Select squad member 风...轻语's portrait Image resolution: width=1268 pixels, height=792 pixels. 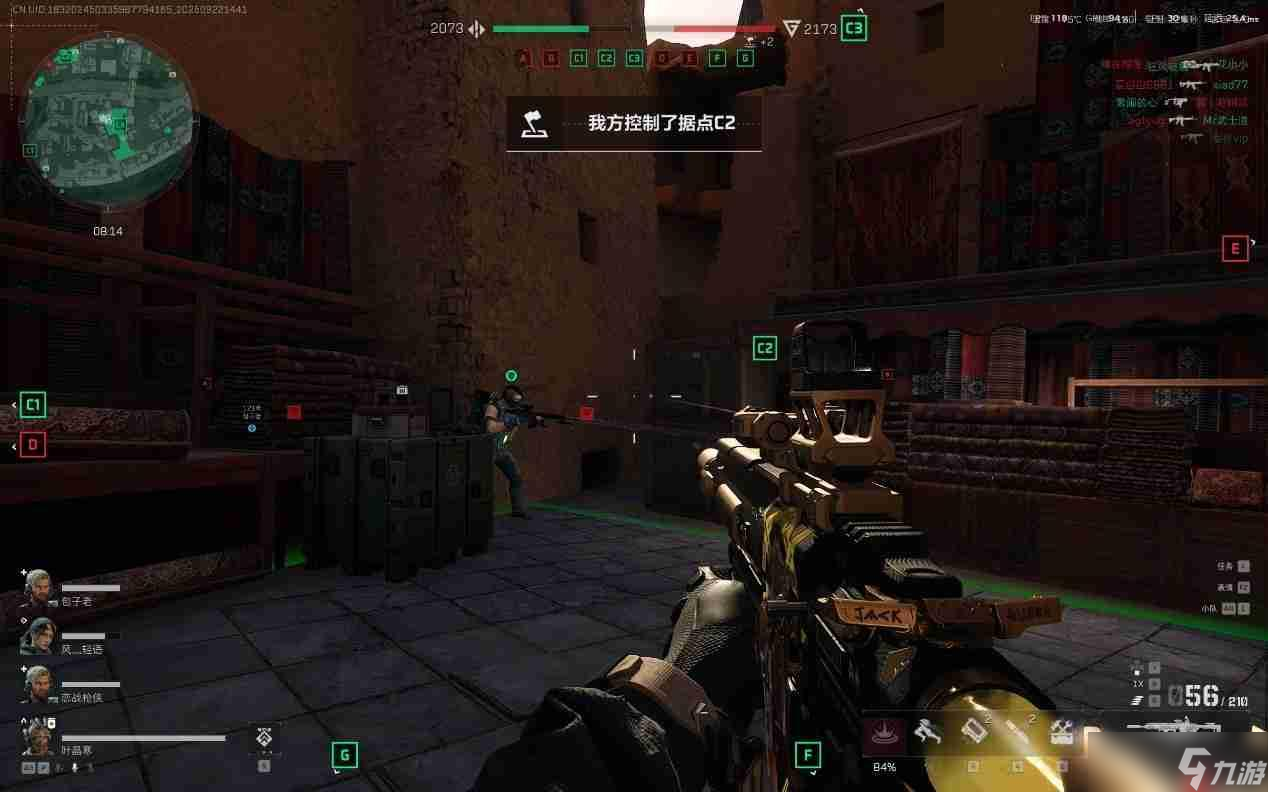coord(38,636)
